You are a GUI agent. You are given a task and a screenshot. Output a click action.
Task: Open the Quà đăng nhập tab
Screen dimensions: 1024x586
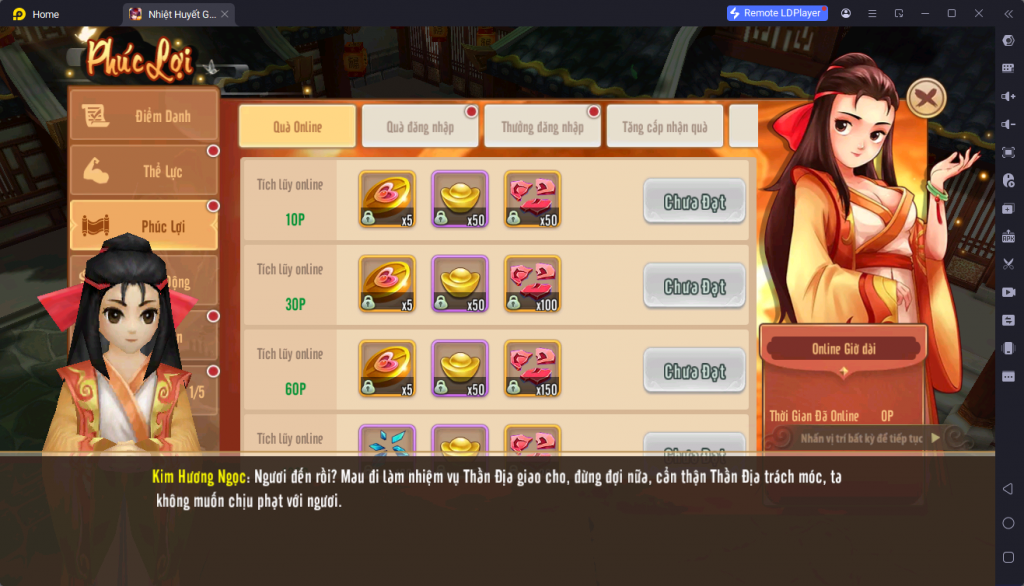click(x=420, y=127)
